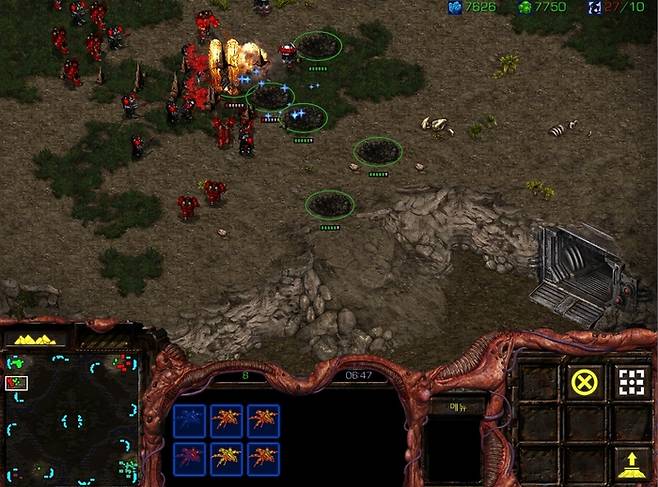Image resolution: width=658 pixels, height=487 pixels.
Task: Select the dark red unit wireframe portrait
Action: click(189, 457)
